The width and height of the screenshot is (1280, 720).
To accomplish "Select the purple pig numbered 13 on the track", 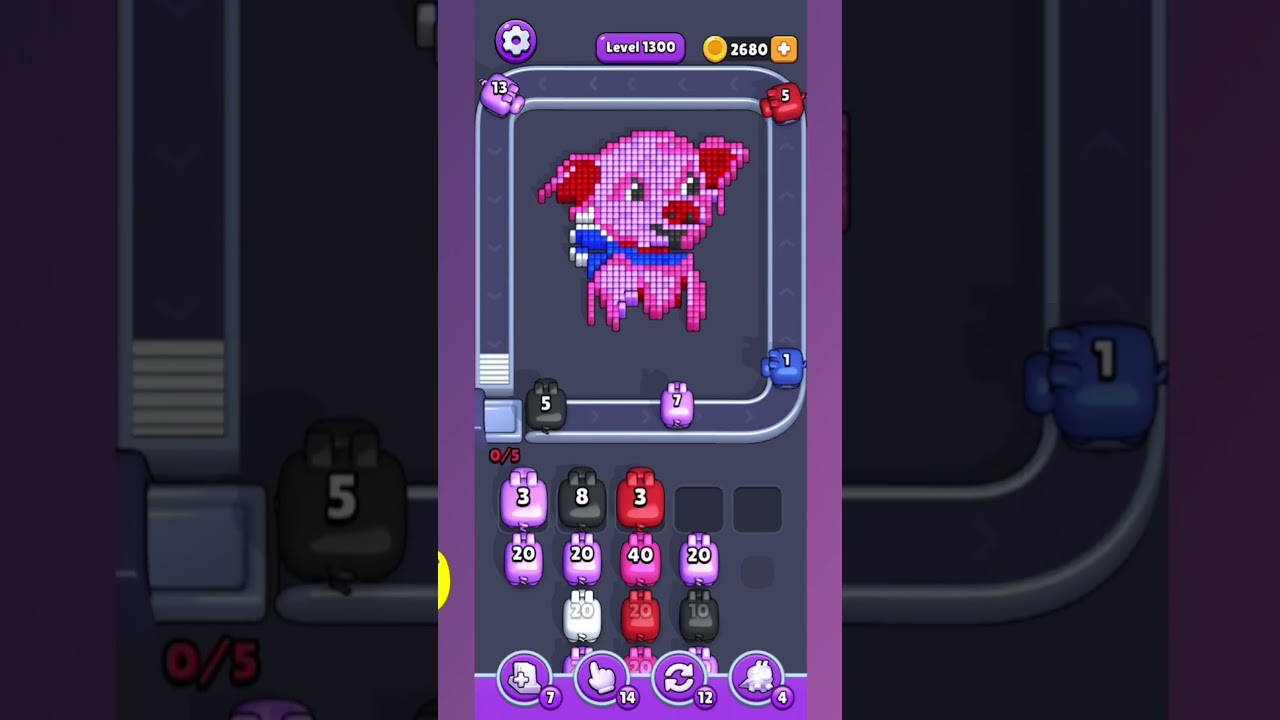I will click(504, 97).
